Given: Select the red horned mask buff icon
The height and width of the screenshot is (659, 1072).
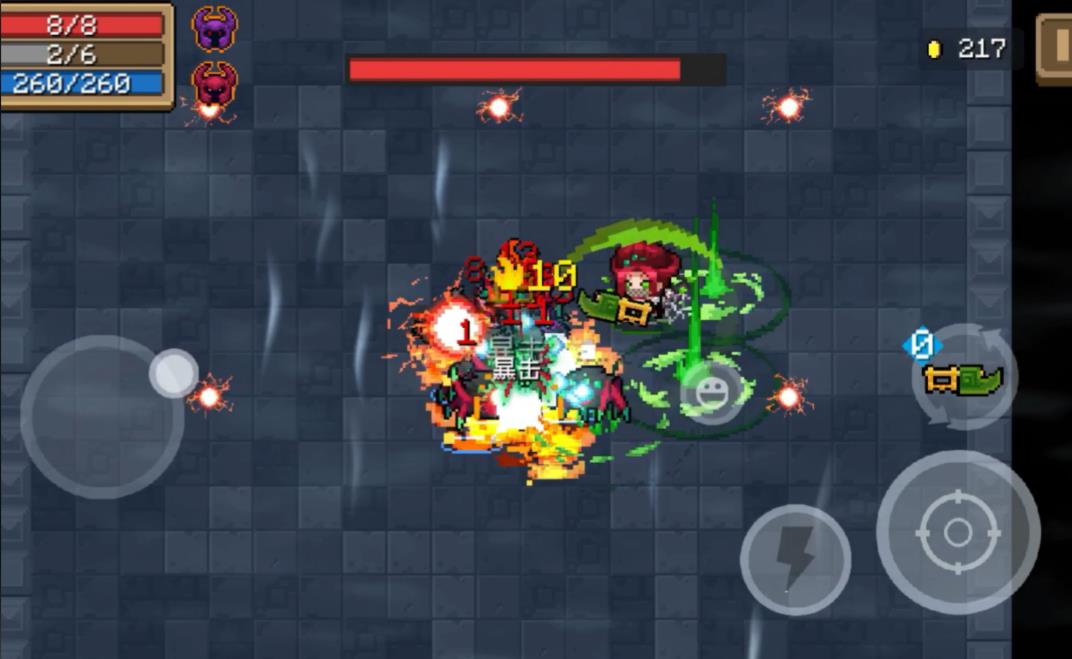Looking at the screenshot, I should [x=214, y=85].
